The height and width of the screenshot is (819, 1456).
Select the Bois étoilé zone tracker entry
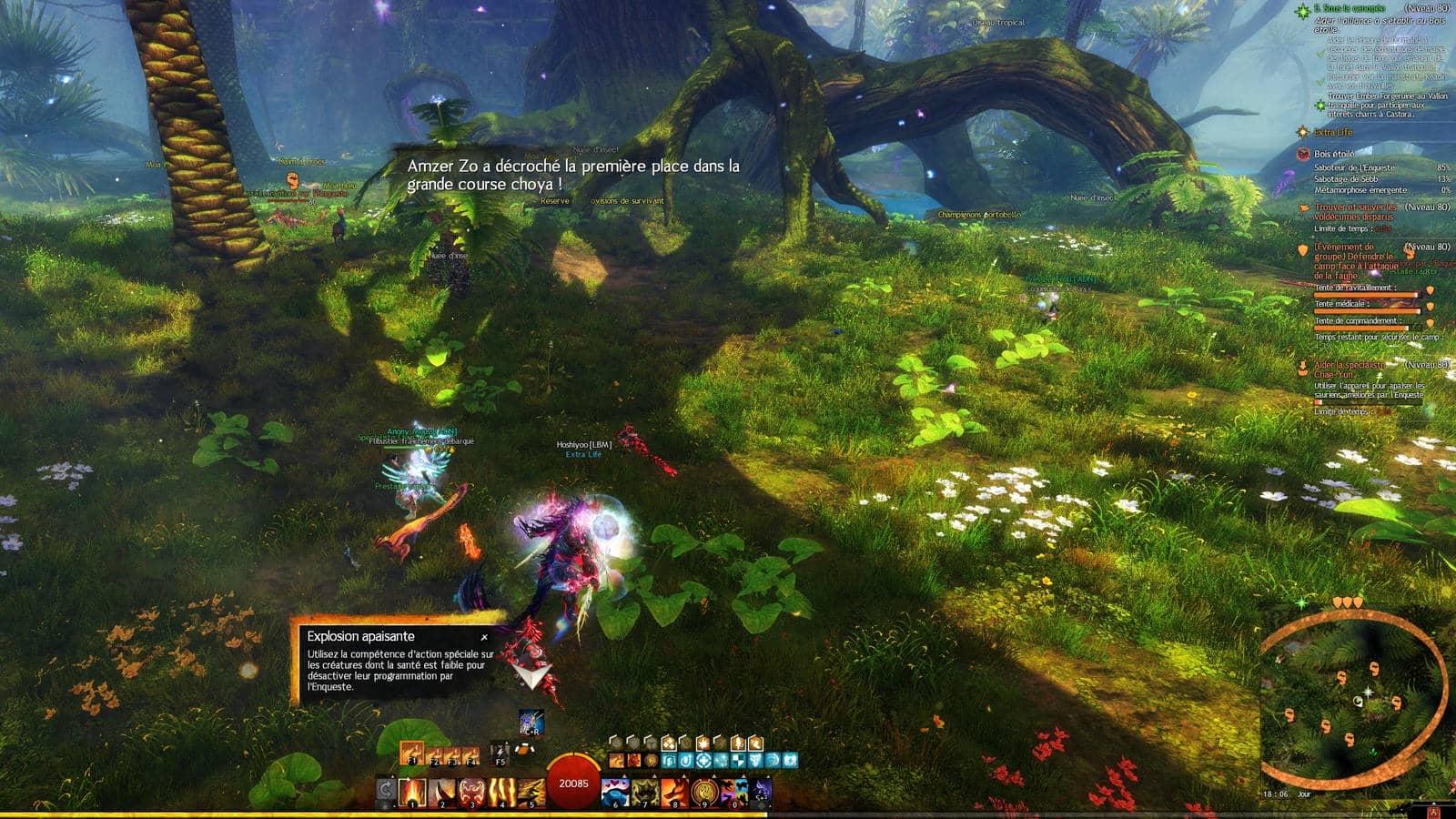tap(1333, 154)
